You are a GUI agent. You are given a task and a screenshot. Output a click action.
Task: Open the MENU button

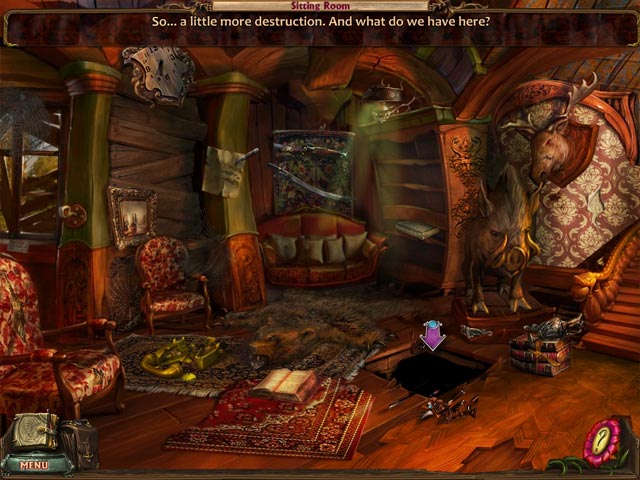coord(33,465)
